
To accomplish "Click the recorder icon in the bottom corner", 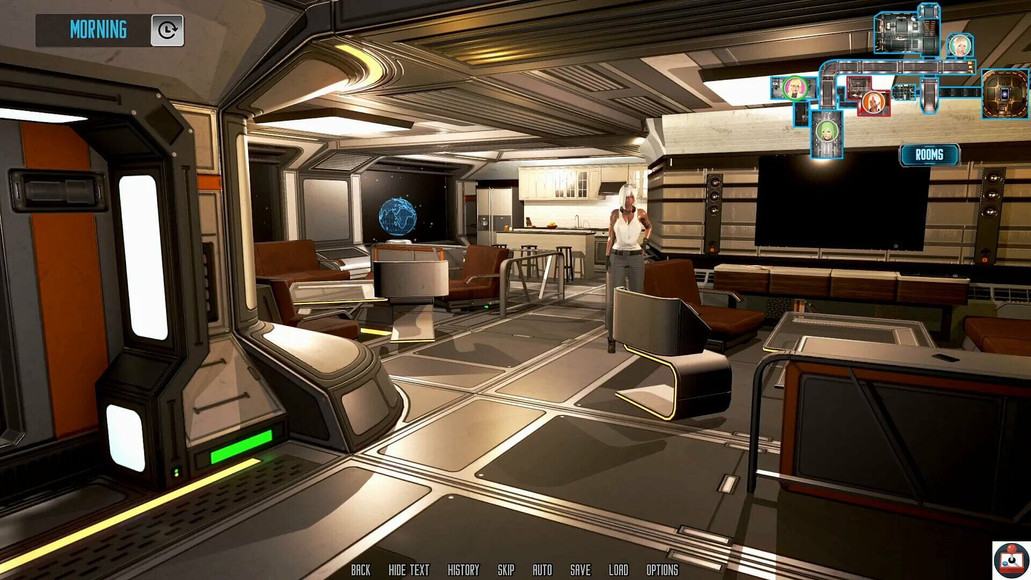I will click(x=1010, y=559).
